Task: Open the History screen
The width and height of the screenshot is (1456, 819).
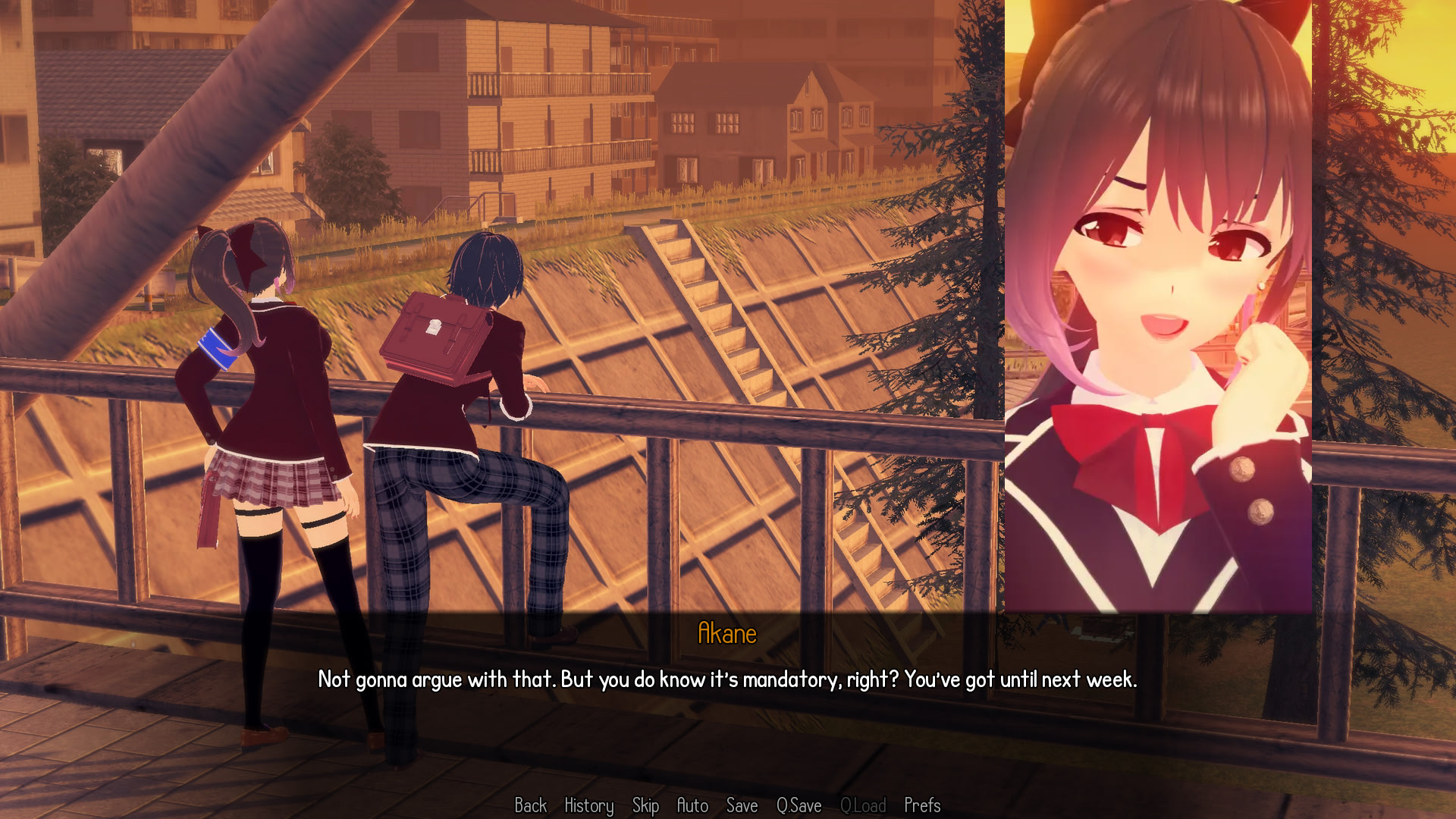Action: pyautogui.click(x=588, y=806)
